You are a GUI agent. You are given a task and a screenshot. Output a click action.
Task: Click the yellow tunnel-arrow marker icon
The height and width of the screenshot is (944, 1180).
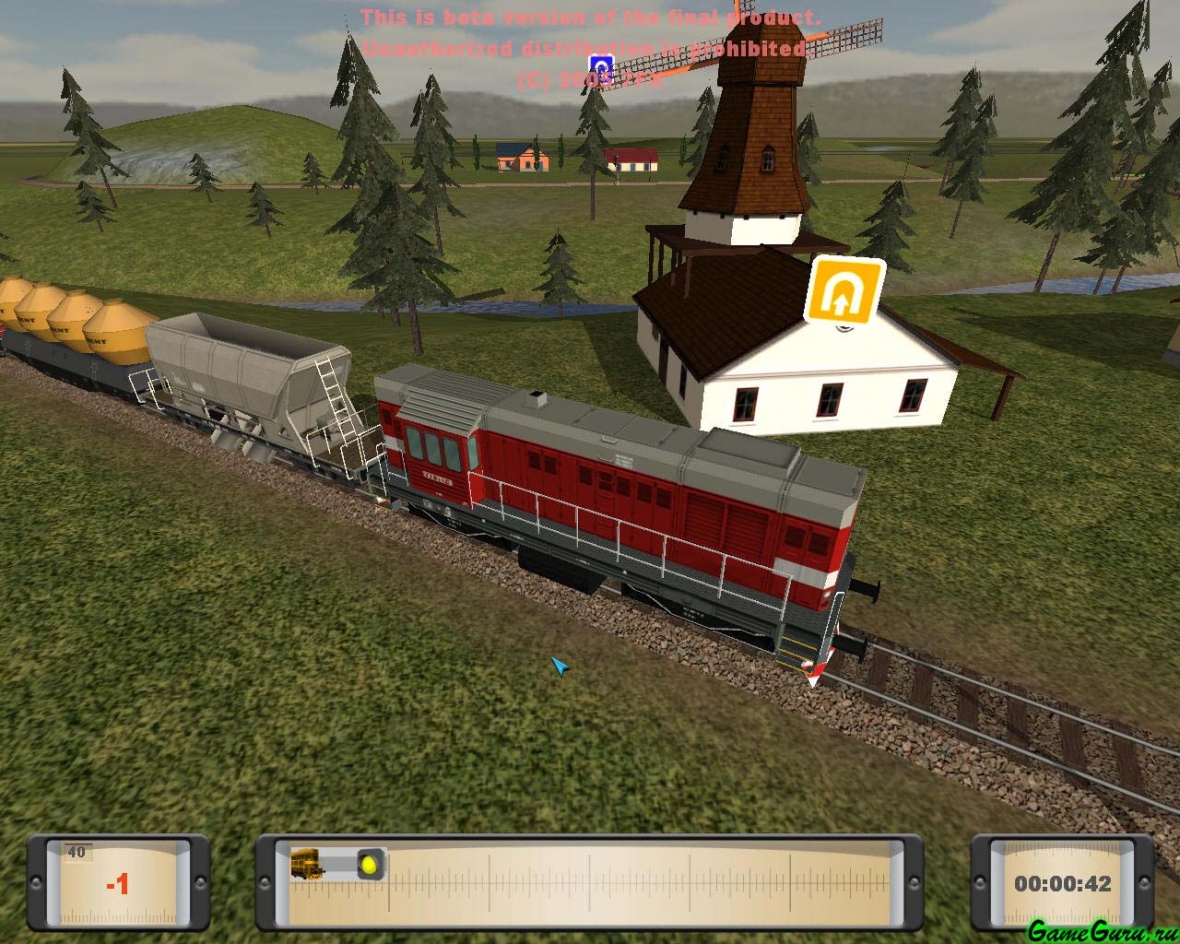[x=845, y=291]
